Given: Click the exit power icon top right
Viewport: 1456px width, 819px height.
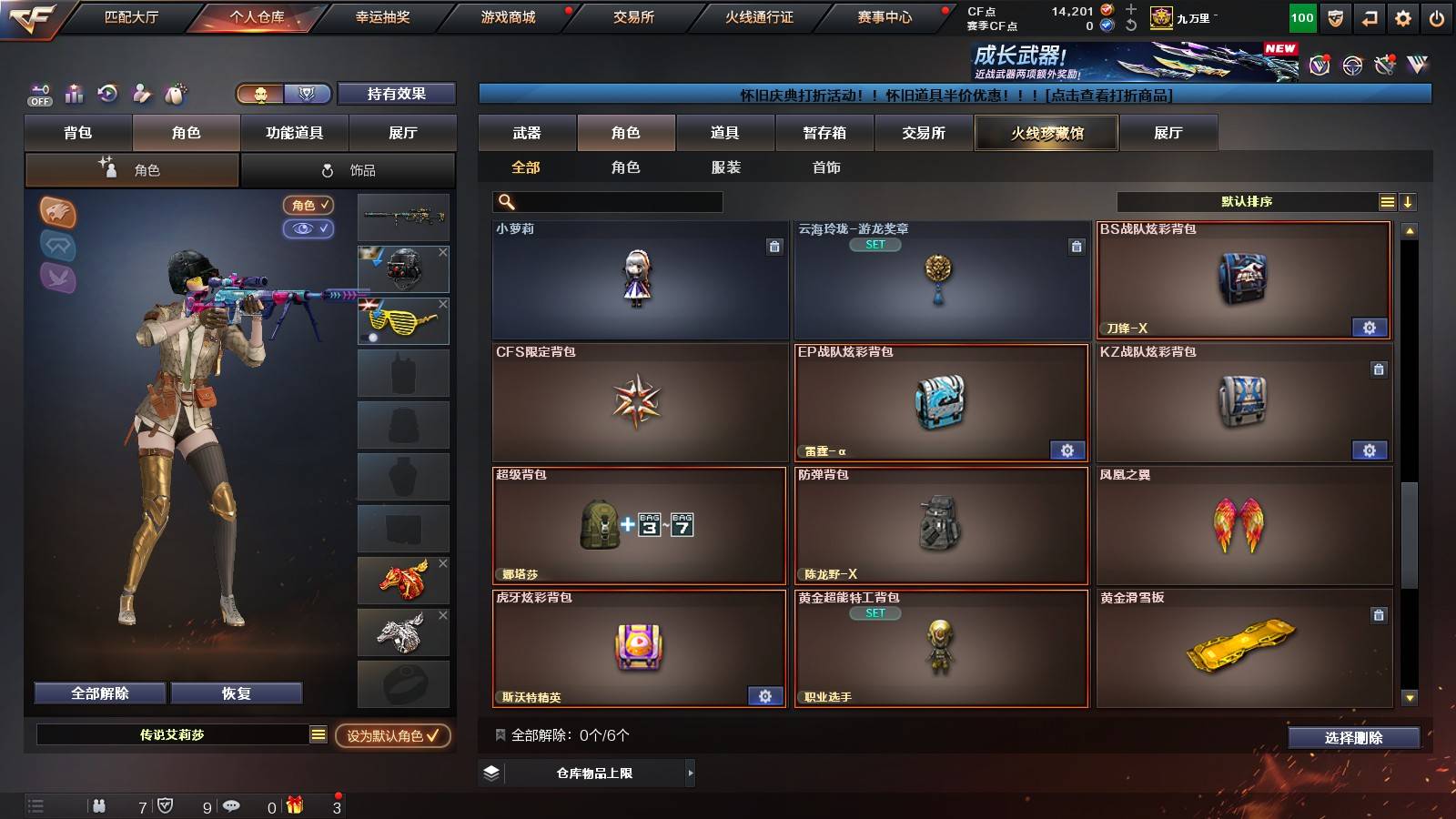Looking at the screenshot, I should click(x=1434, y=15).
